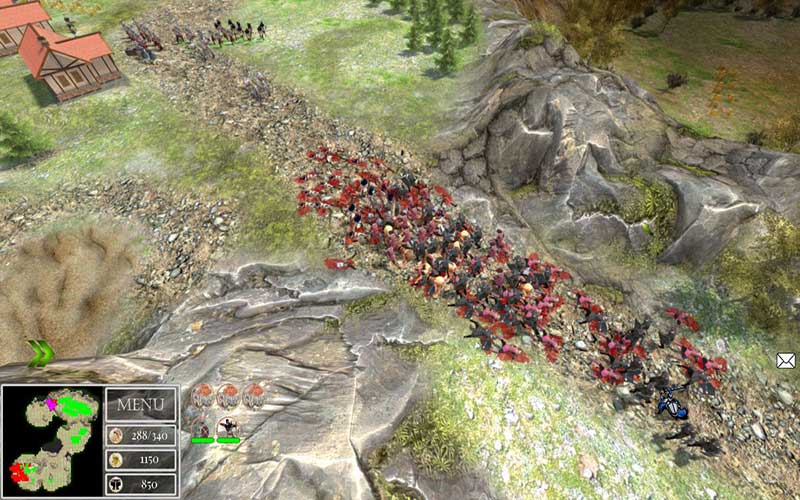Open the envelope message icon
Screen dimensions: 800x500
(x=786, y=360)
